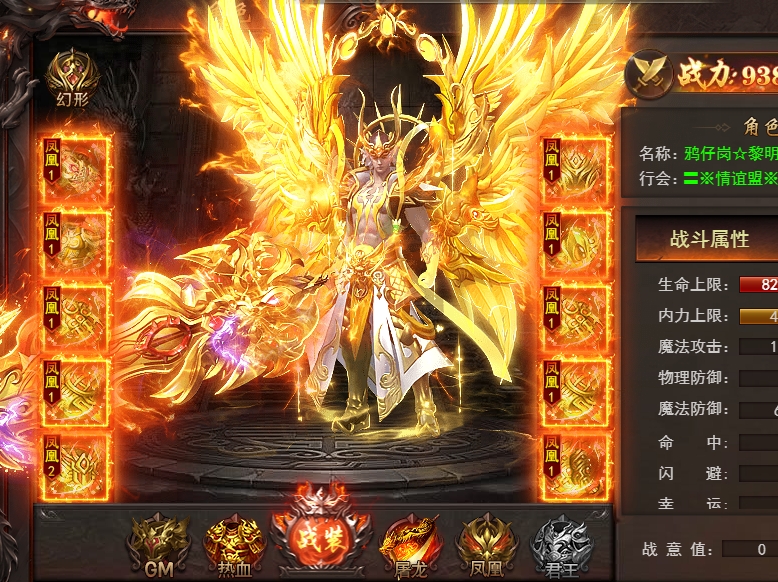Choose the 战装 tab
The image size is (778, 582).
(320, 538)
